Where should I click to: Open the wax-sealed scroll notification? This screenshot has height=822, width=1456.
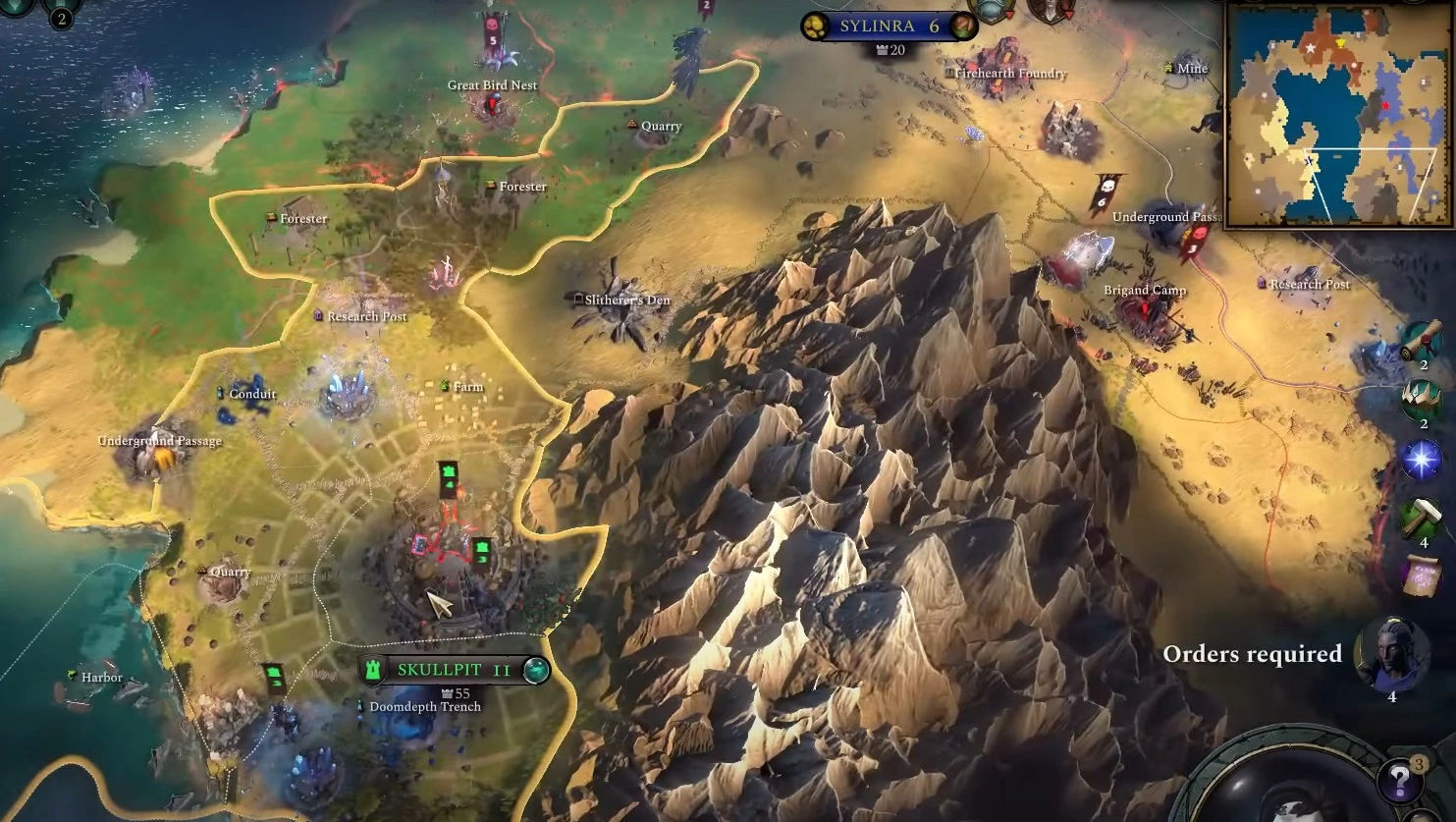pos(1421,341)
